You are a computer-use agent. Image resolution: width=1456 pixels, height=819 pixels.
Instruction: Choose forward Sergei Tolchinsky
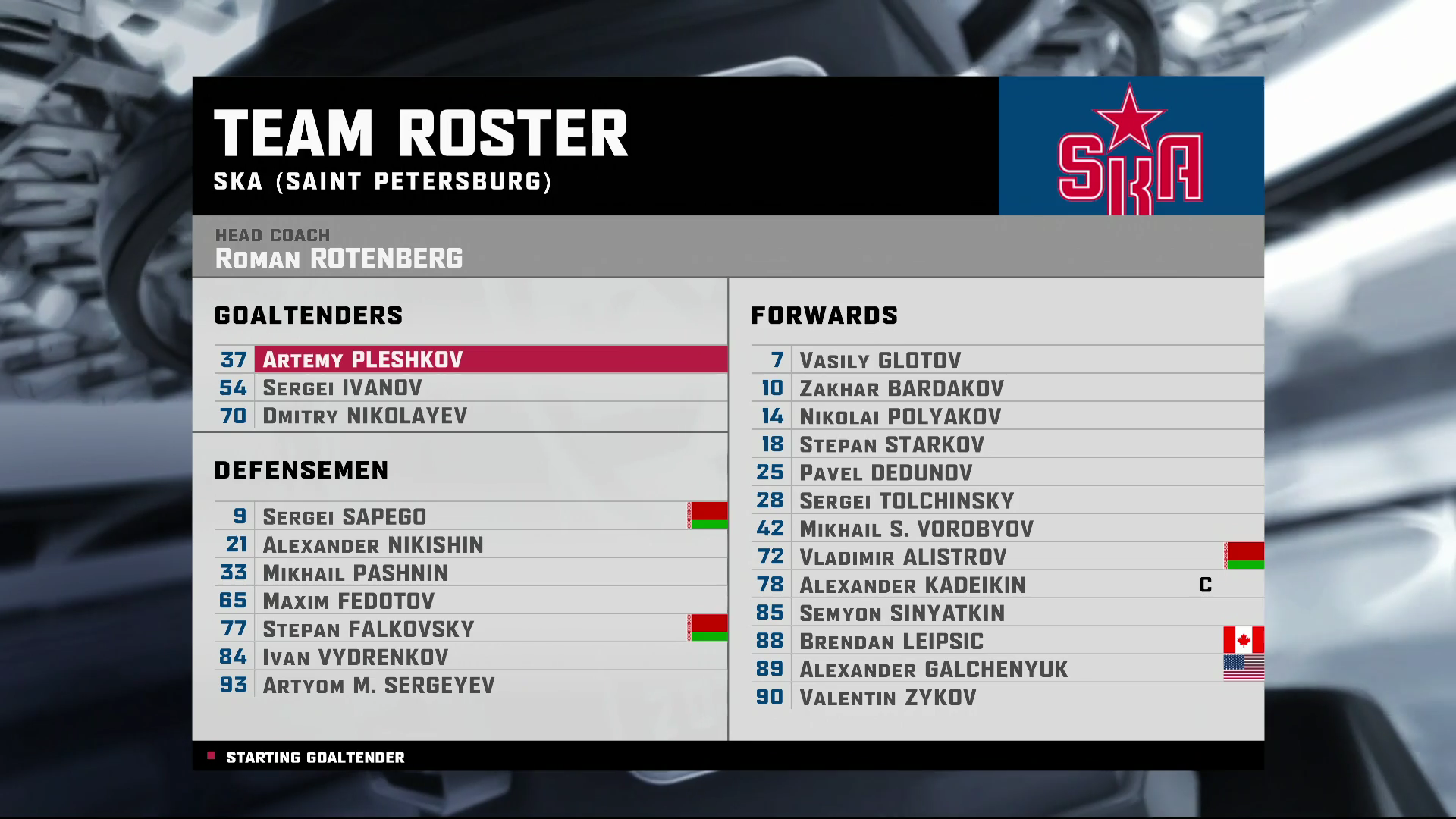click(x=906, y=500)
